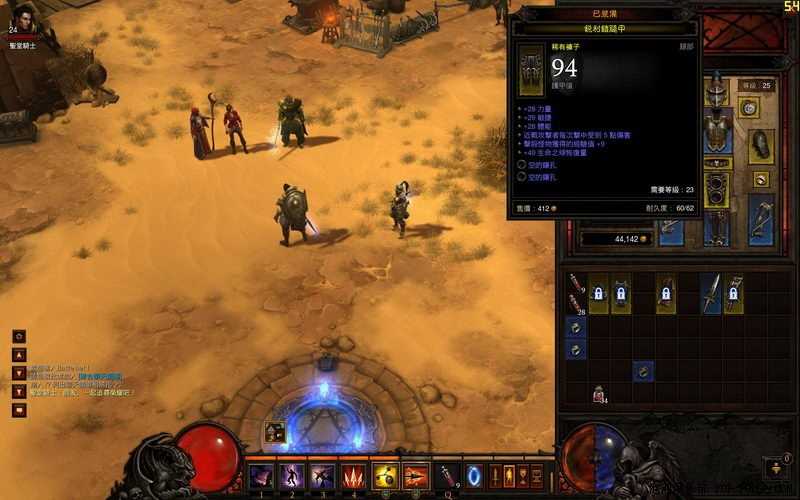Viewport: 800px width, 500px height.
Task: Click the follower item icon above the hotbar
Action: 275,432
